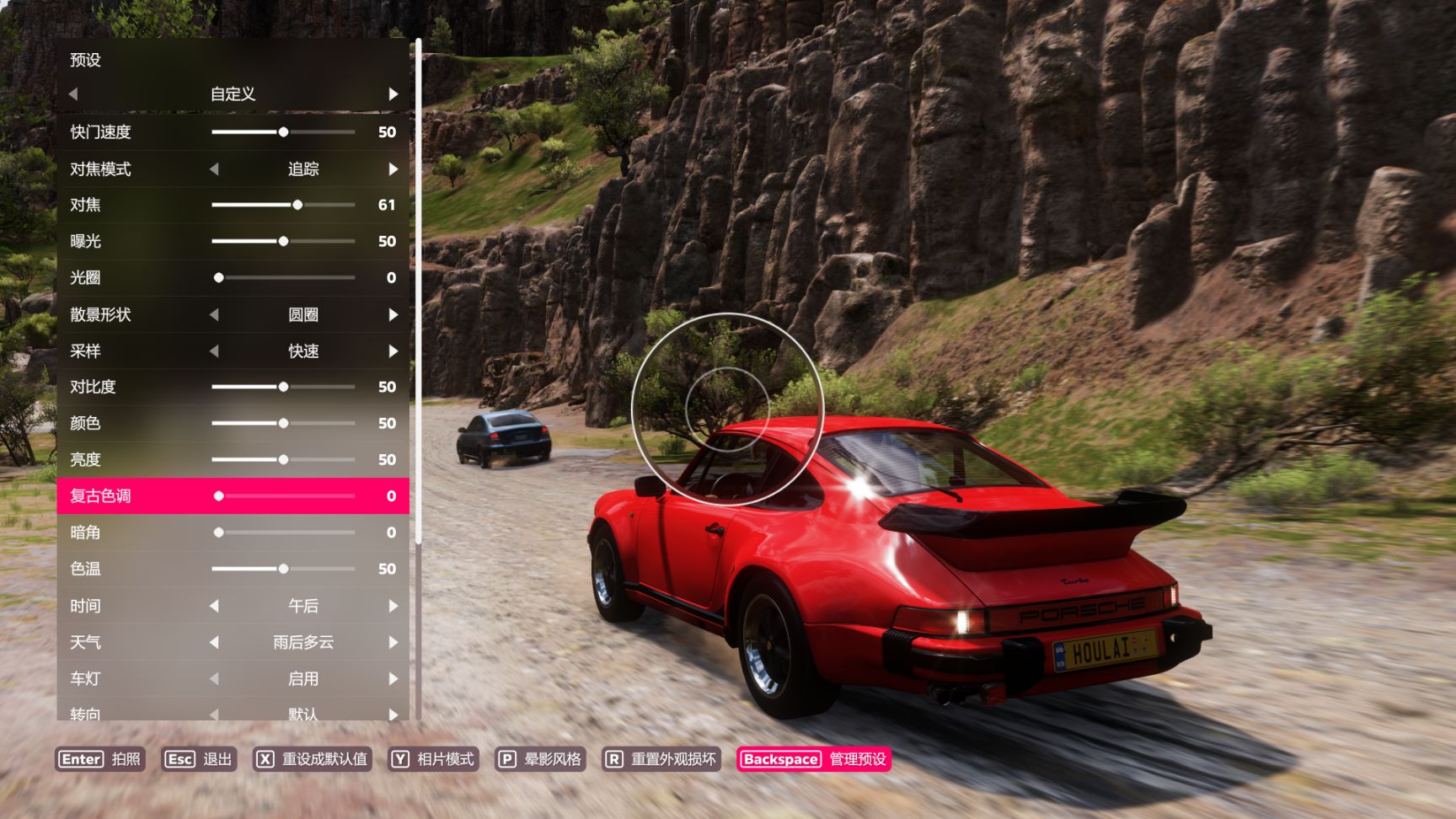Switch preset with the right arrow beside 自定义

click(x=393, y=94)
